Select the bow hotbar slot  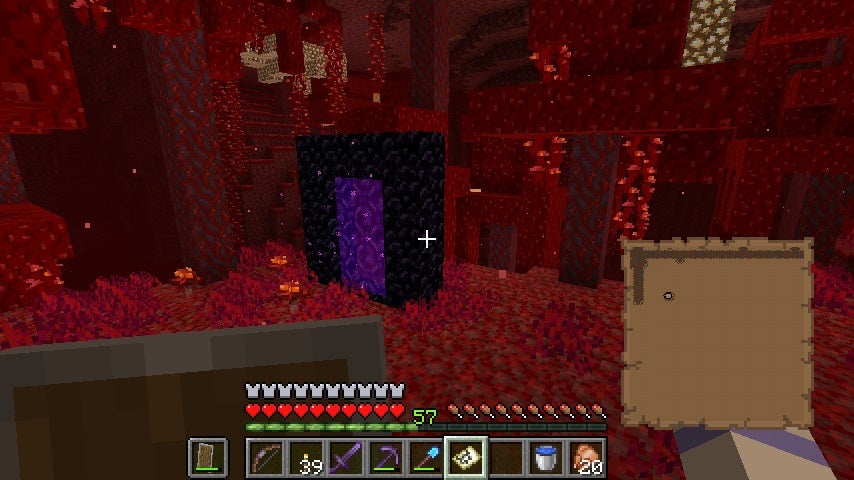[264, 458]
